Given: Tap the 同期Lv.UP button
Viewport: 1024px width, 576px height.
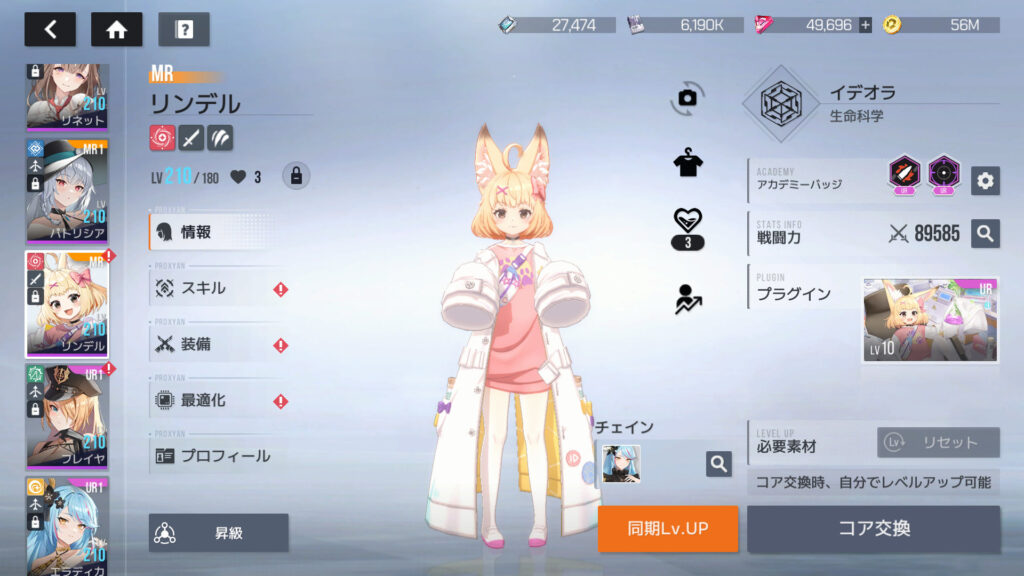Looking at the screenshot, I should (x=668, y=528).
